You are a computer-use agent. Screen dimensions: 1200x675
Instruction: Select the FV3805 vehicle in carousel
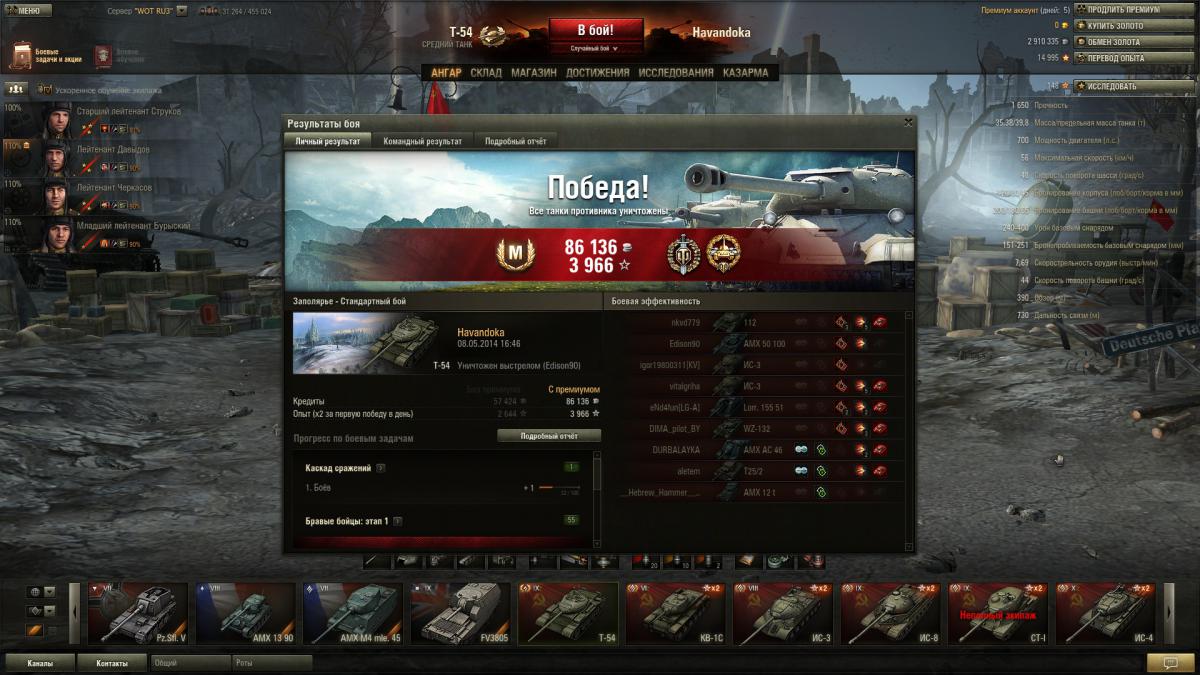pyautogui.click(x=460, y=613)
